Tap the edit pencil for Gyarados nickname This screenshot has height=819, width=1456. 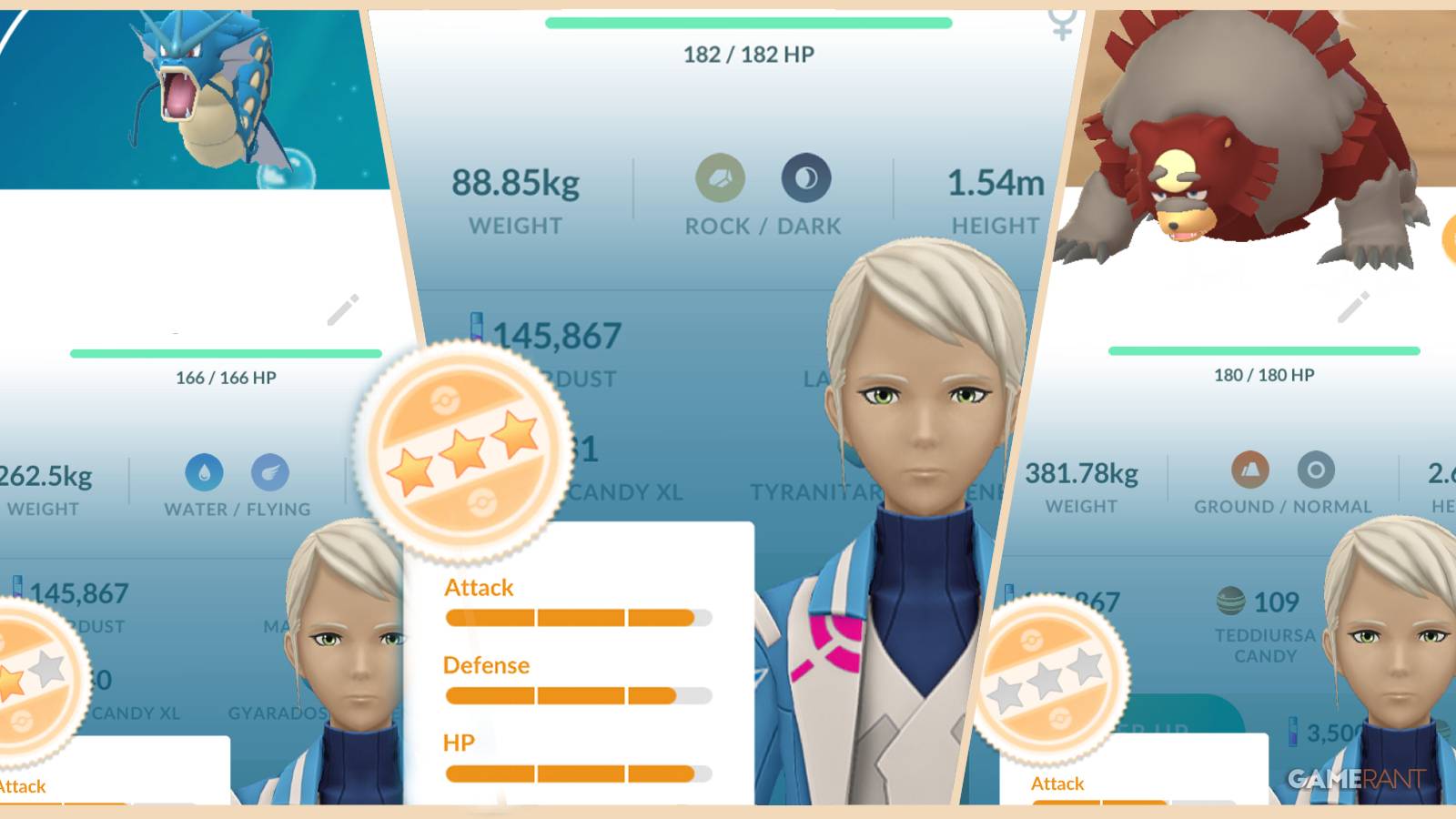point(344,309)
